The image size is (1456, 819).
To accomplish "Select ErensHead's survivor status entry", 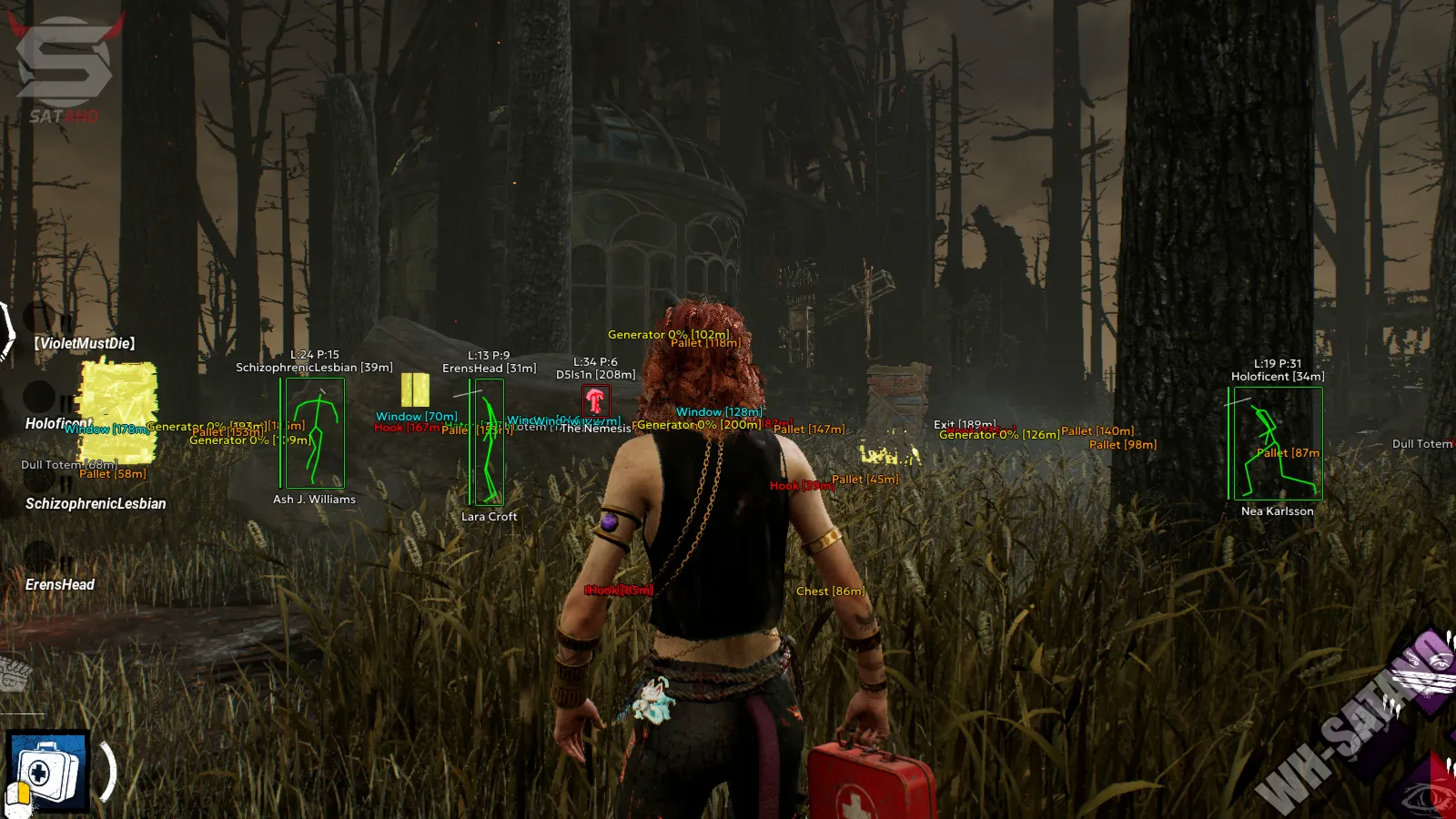I will click(x=60, y=584).
